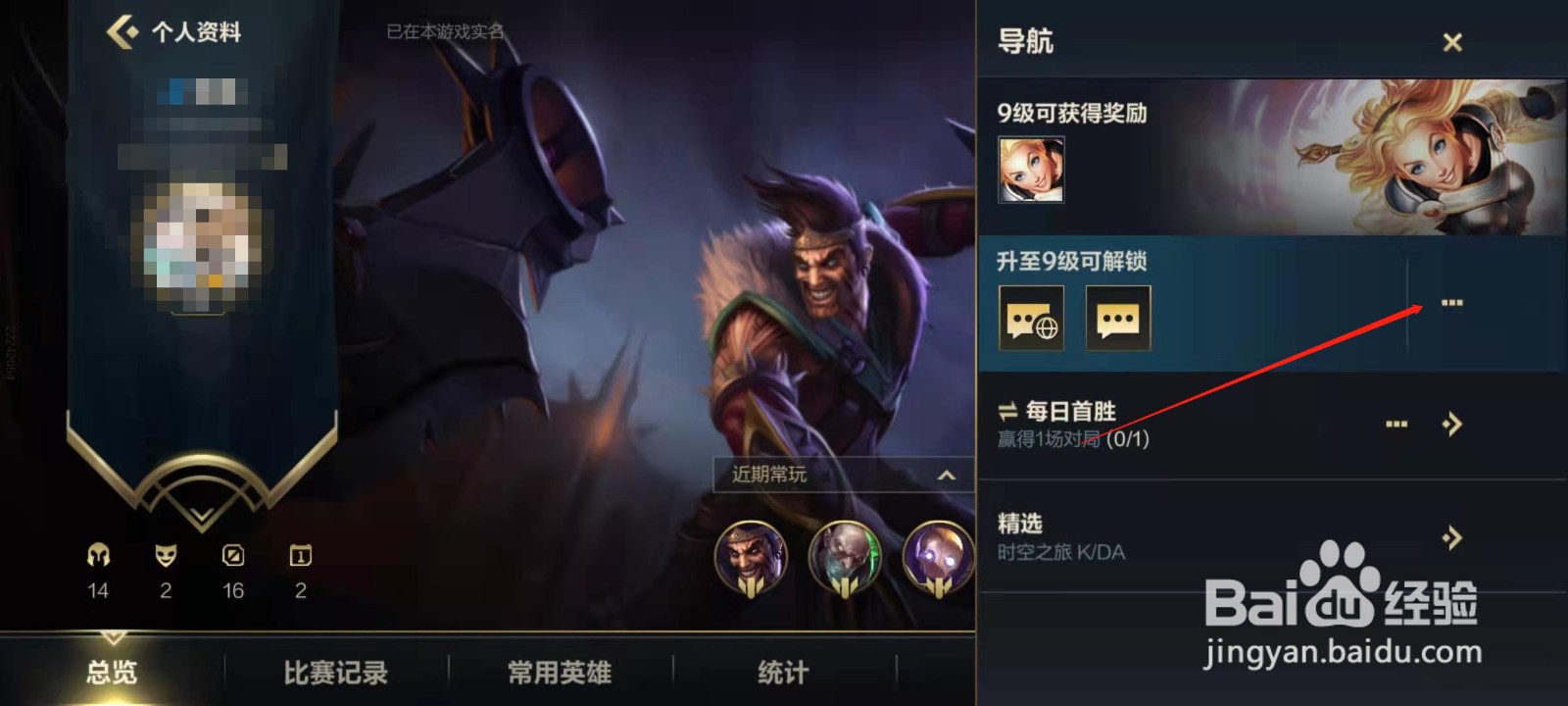Click the helmet stat icon showing 14
This screenshot has width=1568, height=706.
pyautogui.click(x=97, y=557)
